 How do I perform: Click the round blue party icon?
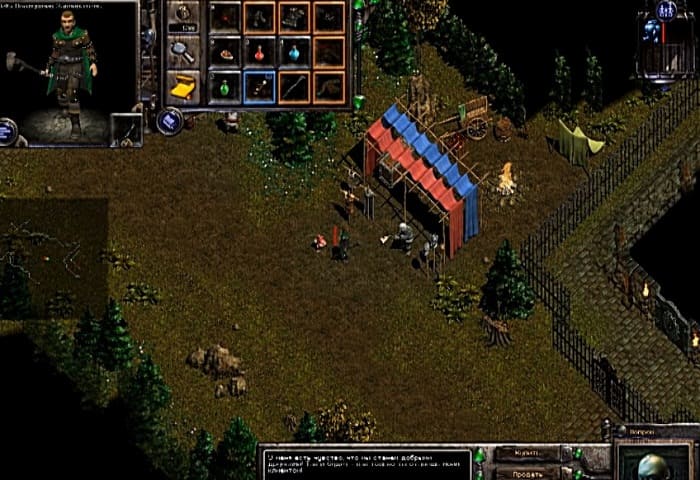665,10
